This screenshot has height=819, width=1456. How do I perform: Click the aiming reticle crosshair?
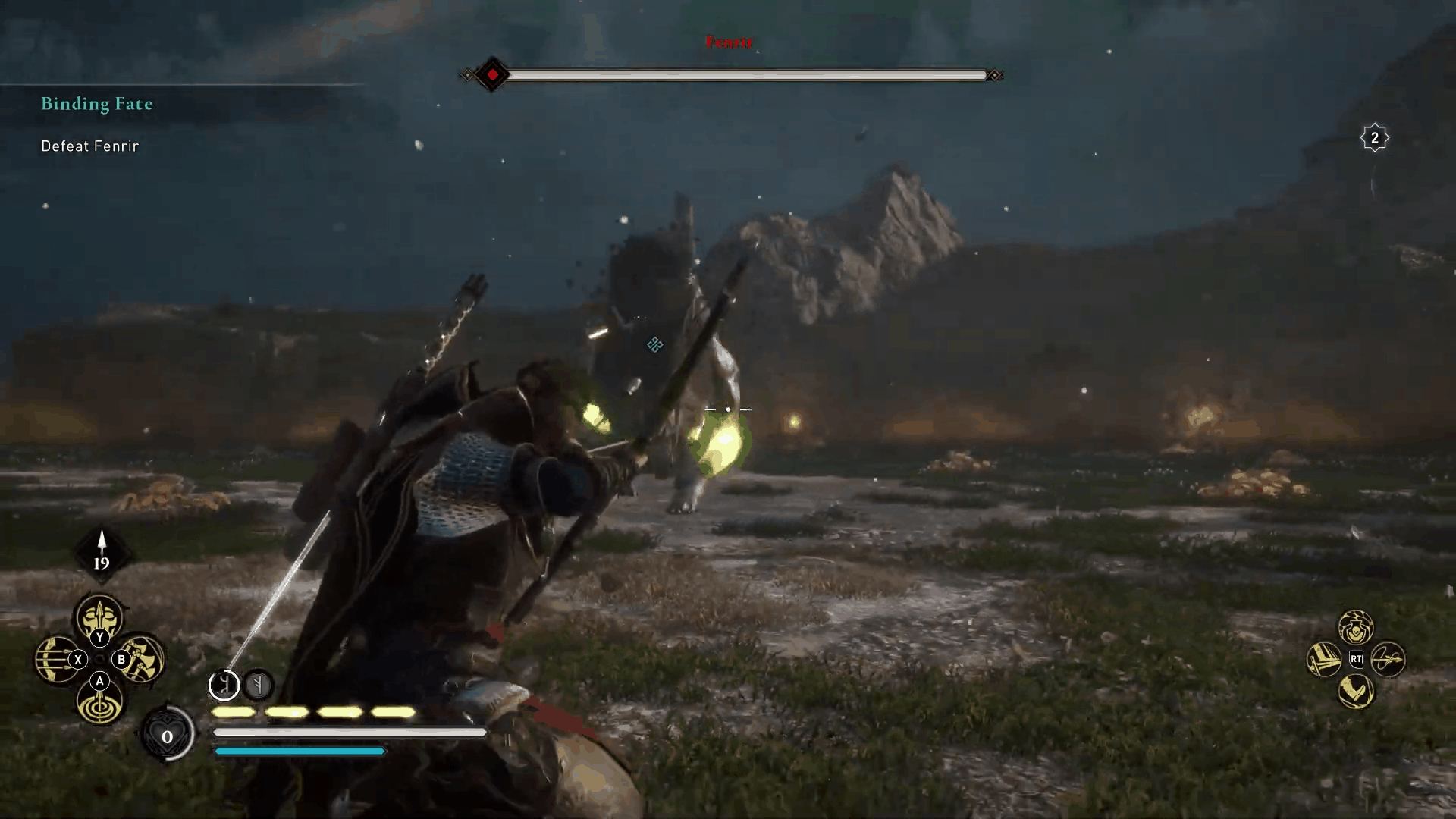point(728,408)
